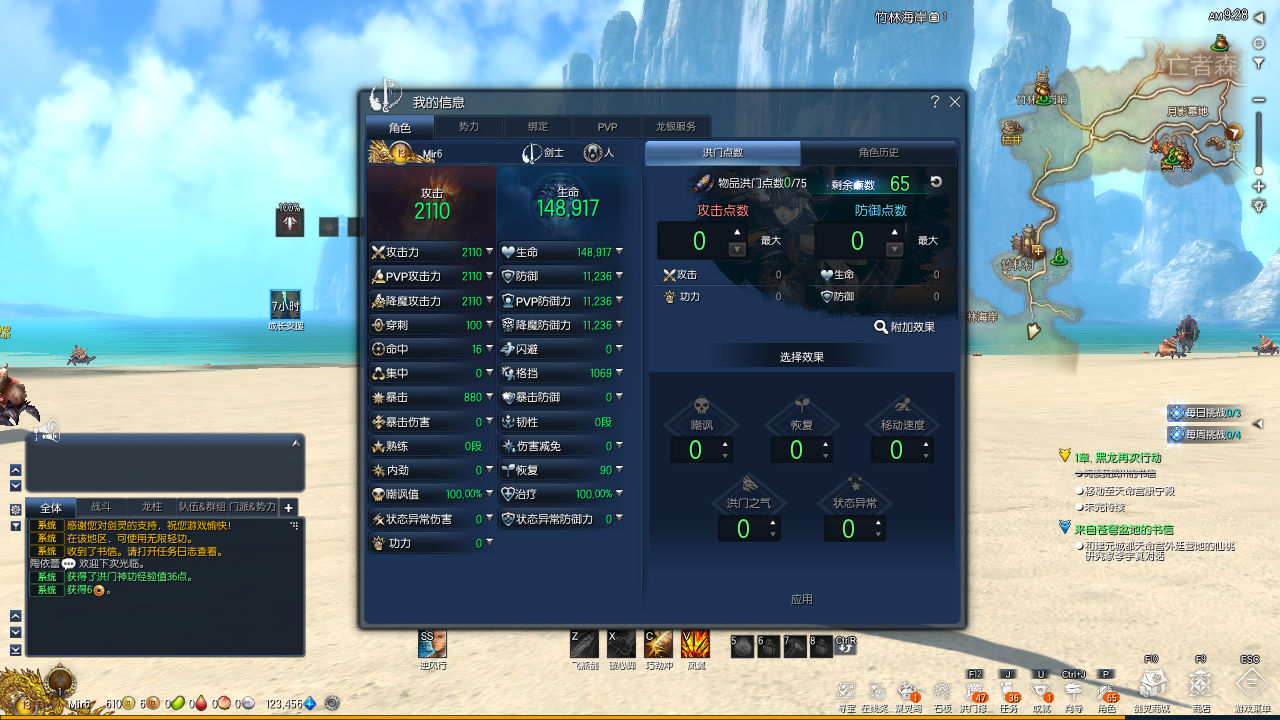Switch to the 势力 tab

click(x=468, y=127)
